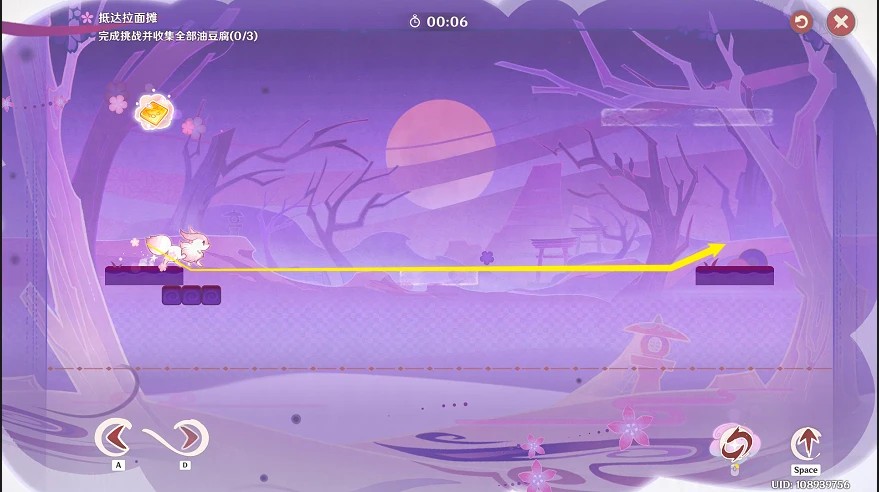Tap the move-right arrow control
This screenshot has height=492, width=879.
[x=188, y=437]
